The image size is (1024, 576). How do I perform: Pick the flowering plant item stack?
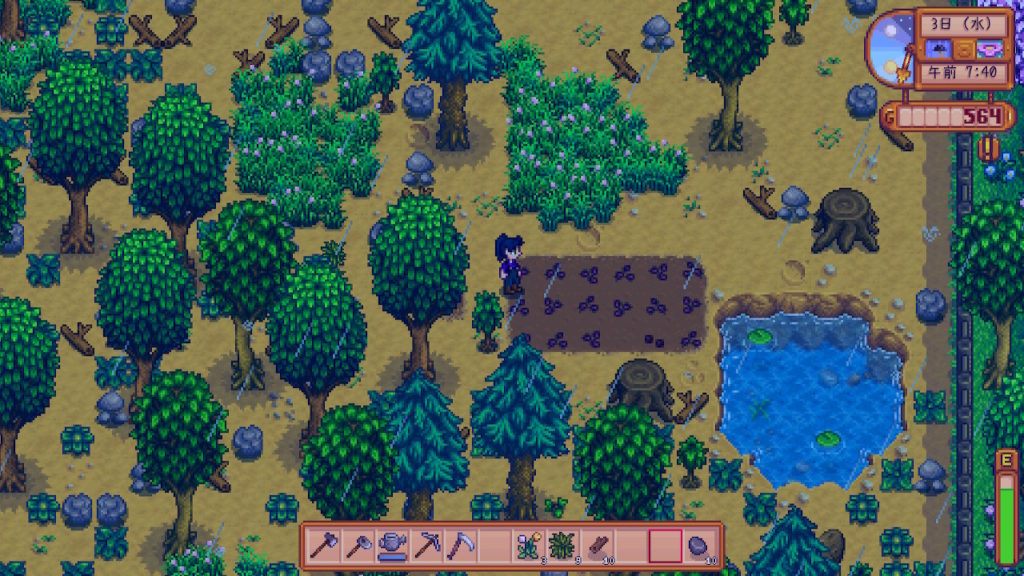tap(528, 546)
